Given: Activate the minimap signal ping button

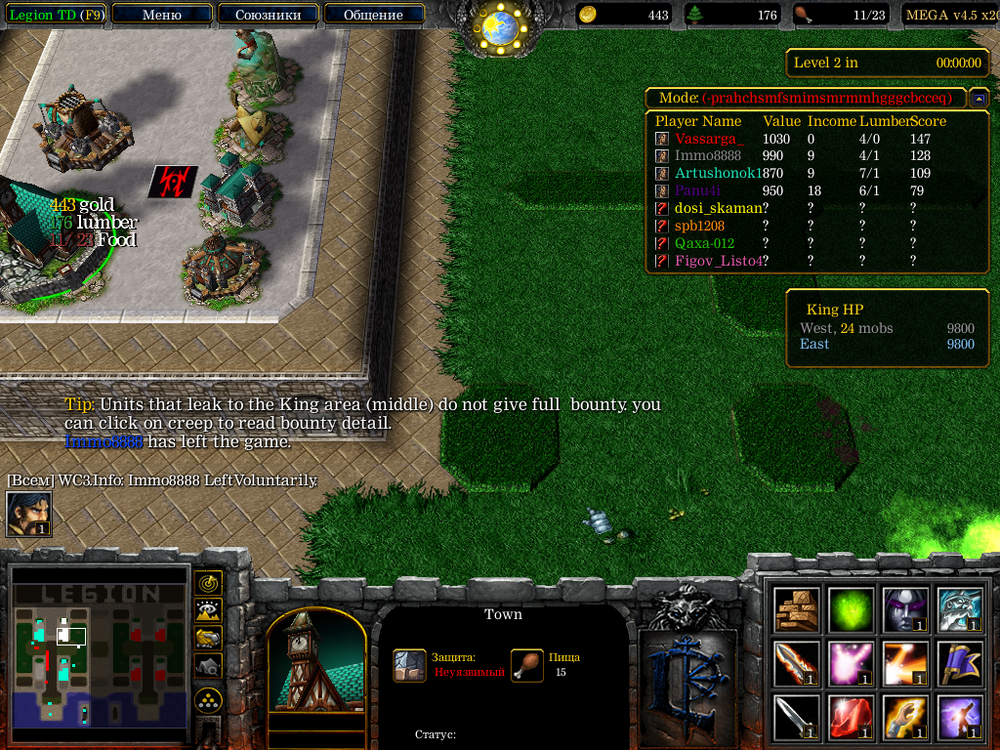Looking at the screenshot, I should point(208,582).
